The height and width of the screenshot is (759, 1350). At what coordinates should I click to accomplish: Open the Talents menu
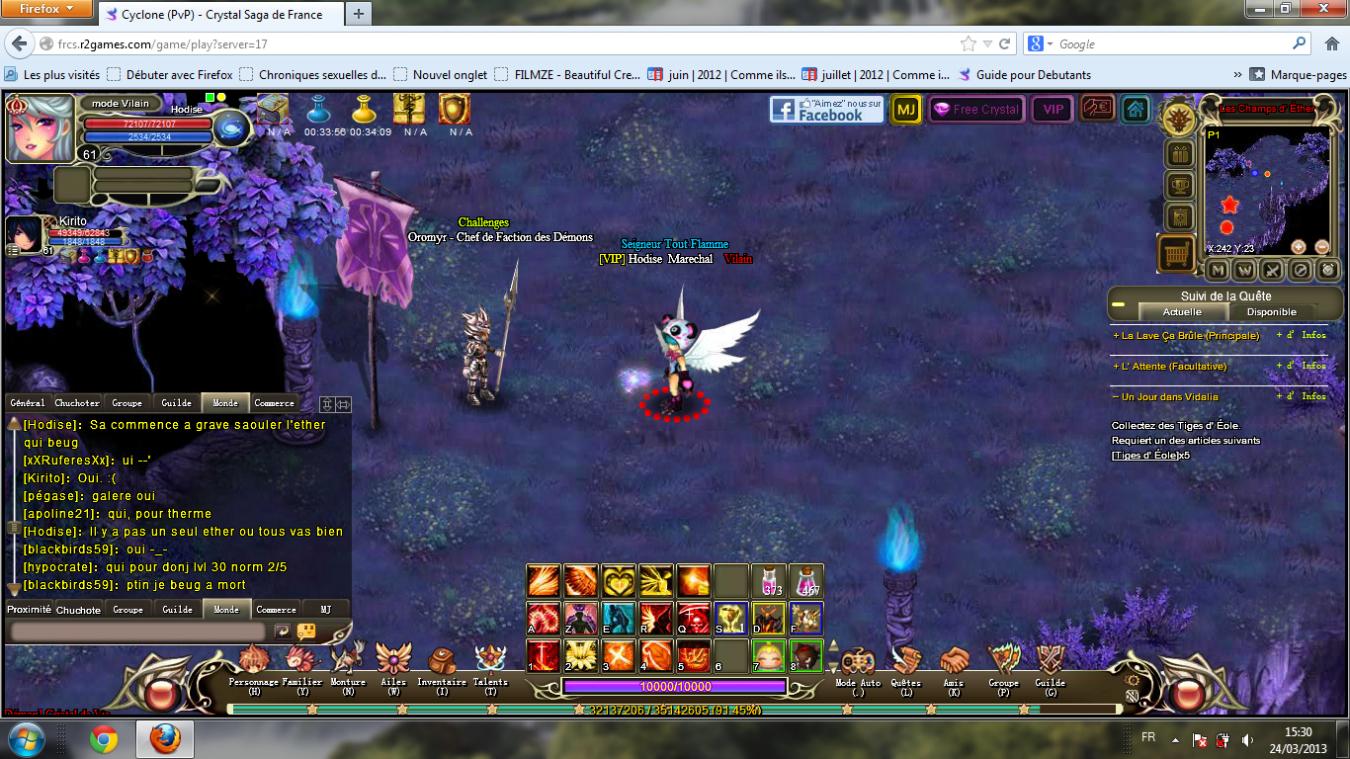point(490,662)
